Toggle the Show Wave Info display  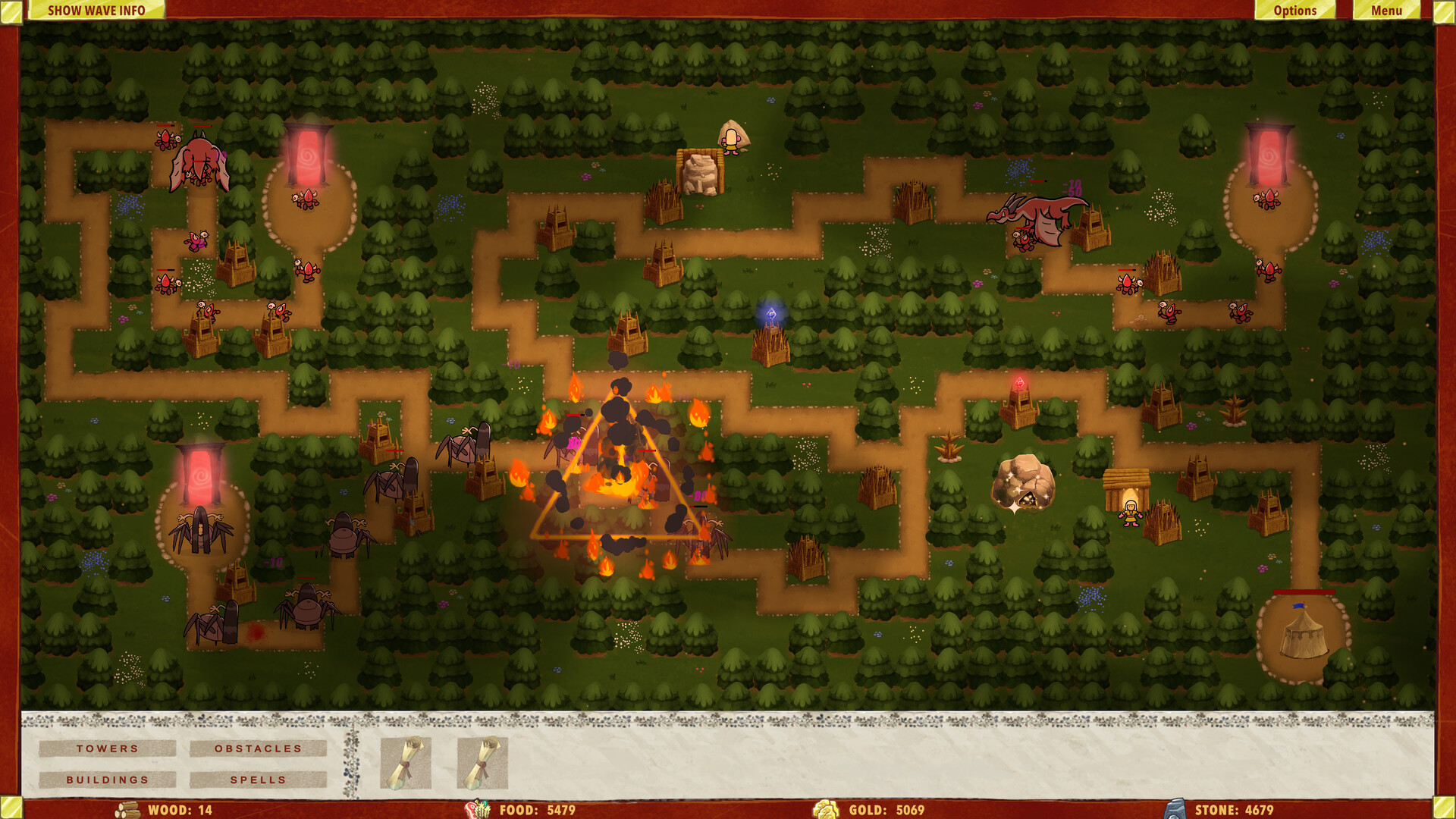pyautogui.click(x=96, y=11)
